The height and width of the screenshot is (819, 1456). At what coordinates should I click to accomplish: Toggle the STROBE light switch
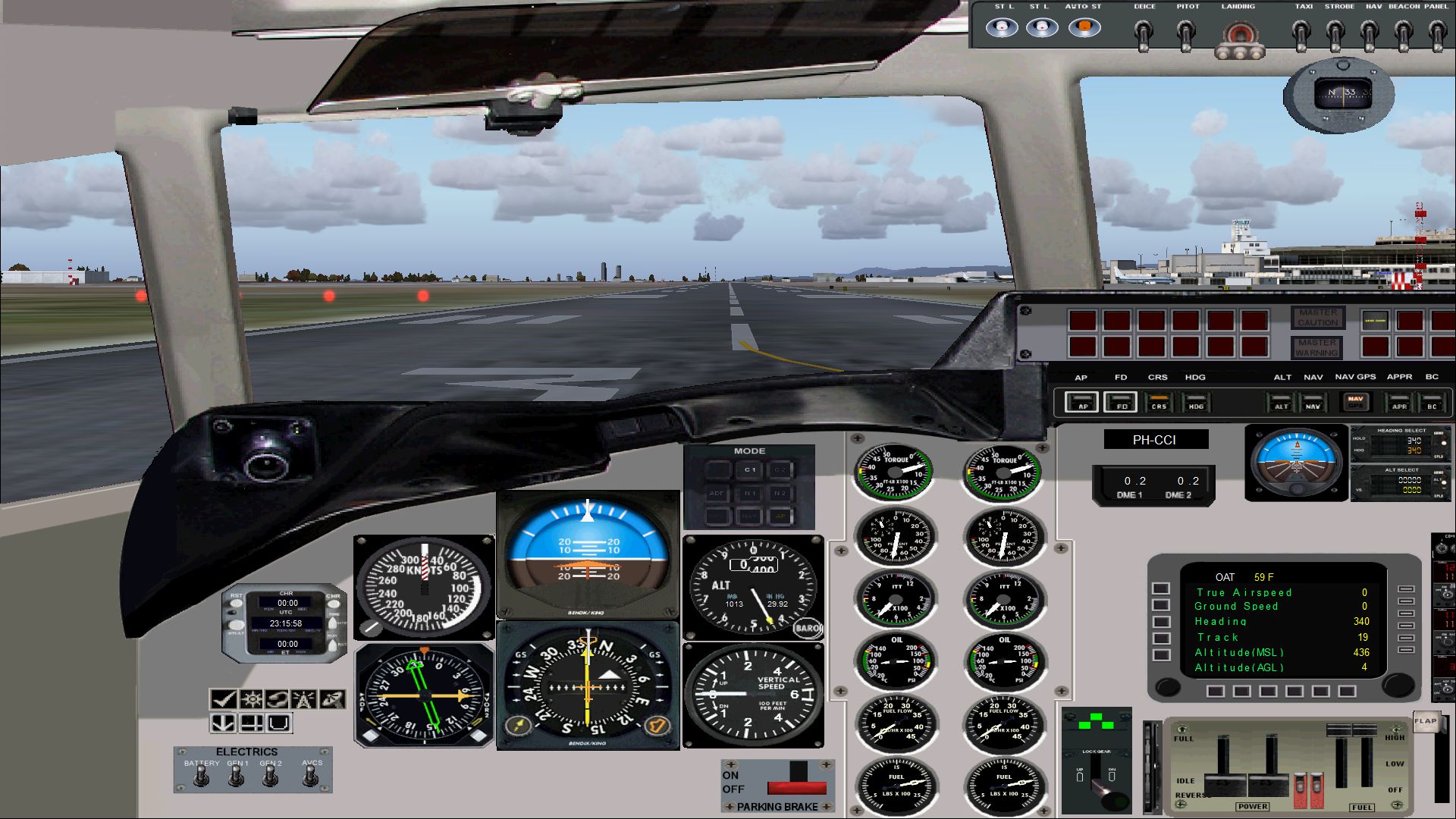1336,33
